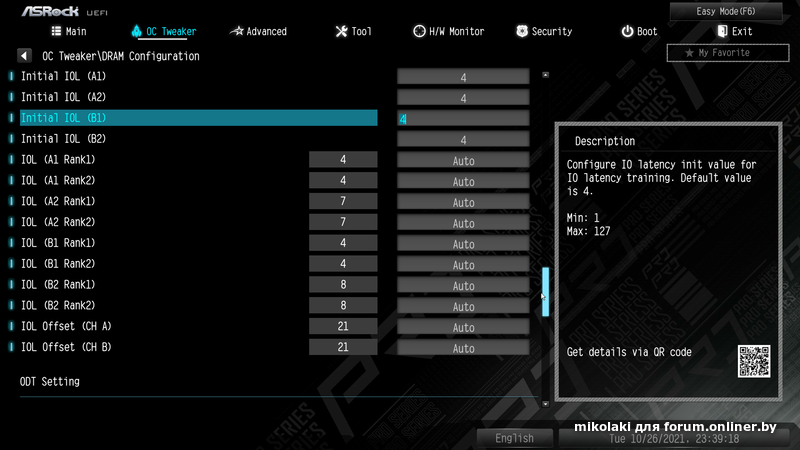Image resolution: width=800 pixels, height=450 pixels.
Task: Switch to the Boot tab
Action: pos(639,31)
